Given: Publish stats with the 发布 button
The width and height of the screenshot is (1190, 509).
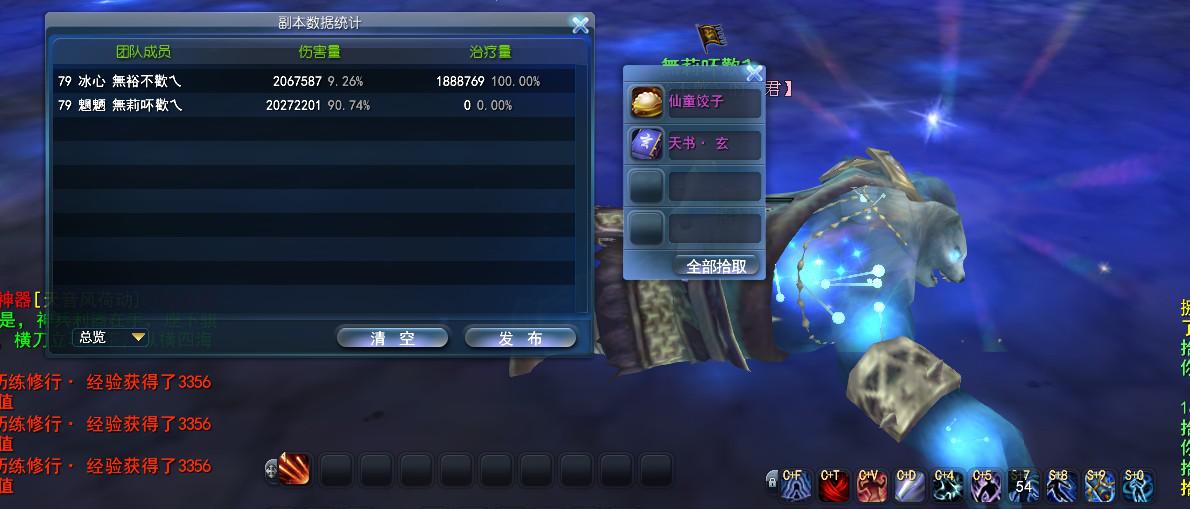Looking at the screenshot, I should [x=520, y=338].
